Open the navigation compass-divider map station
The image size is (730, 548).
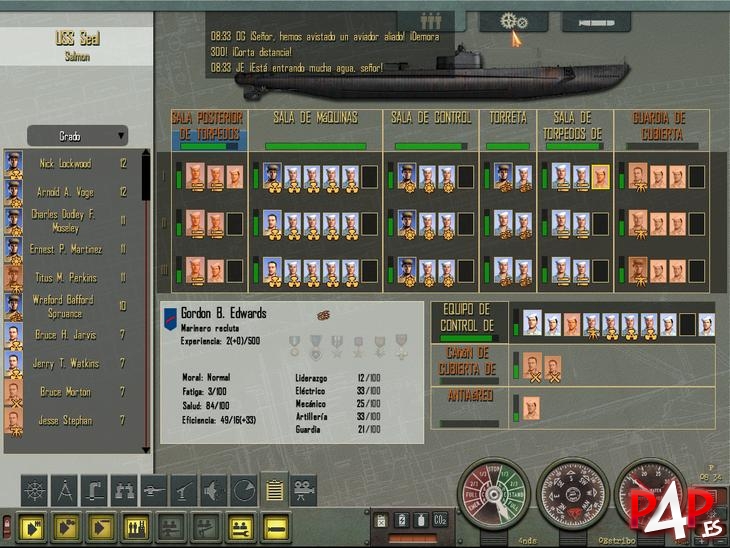(64, 490)
